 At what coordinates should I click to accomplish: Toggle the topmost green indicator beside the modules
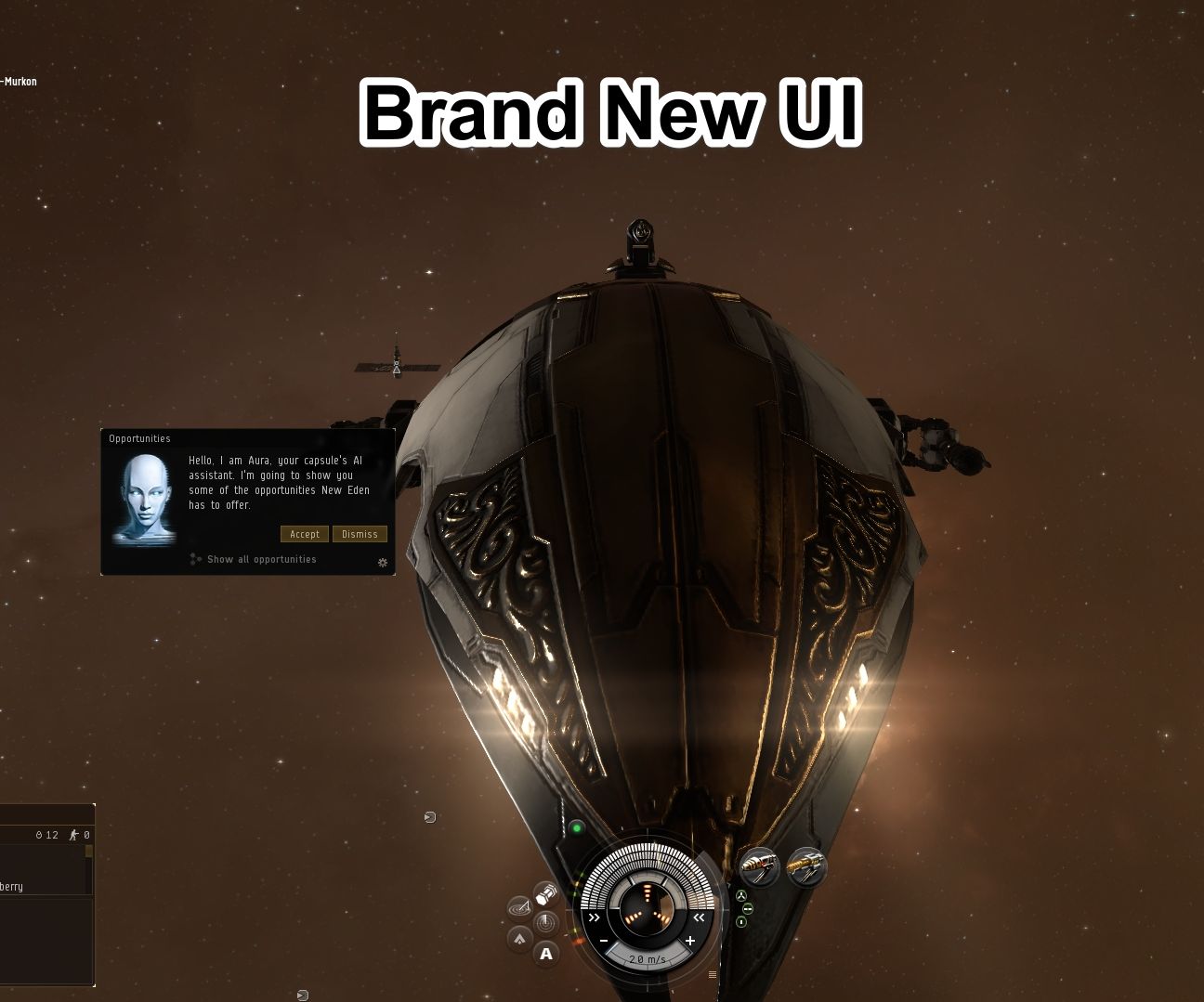pos(740,895)
